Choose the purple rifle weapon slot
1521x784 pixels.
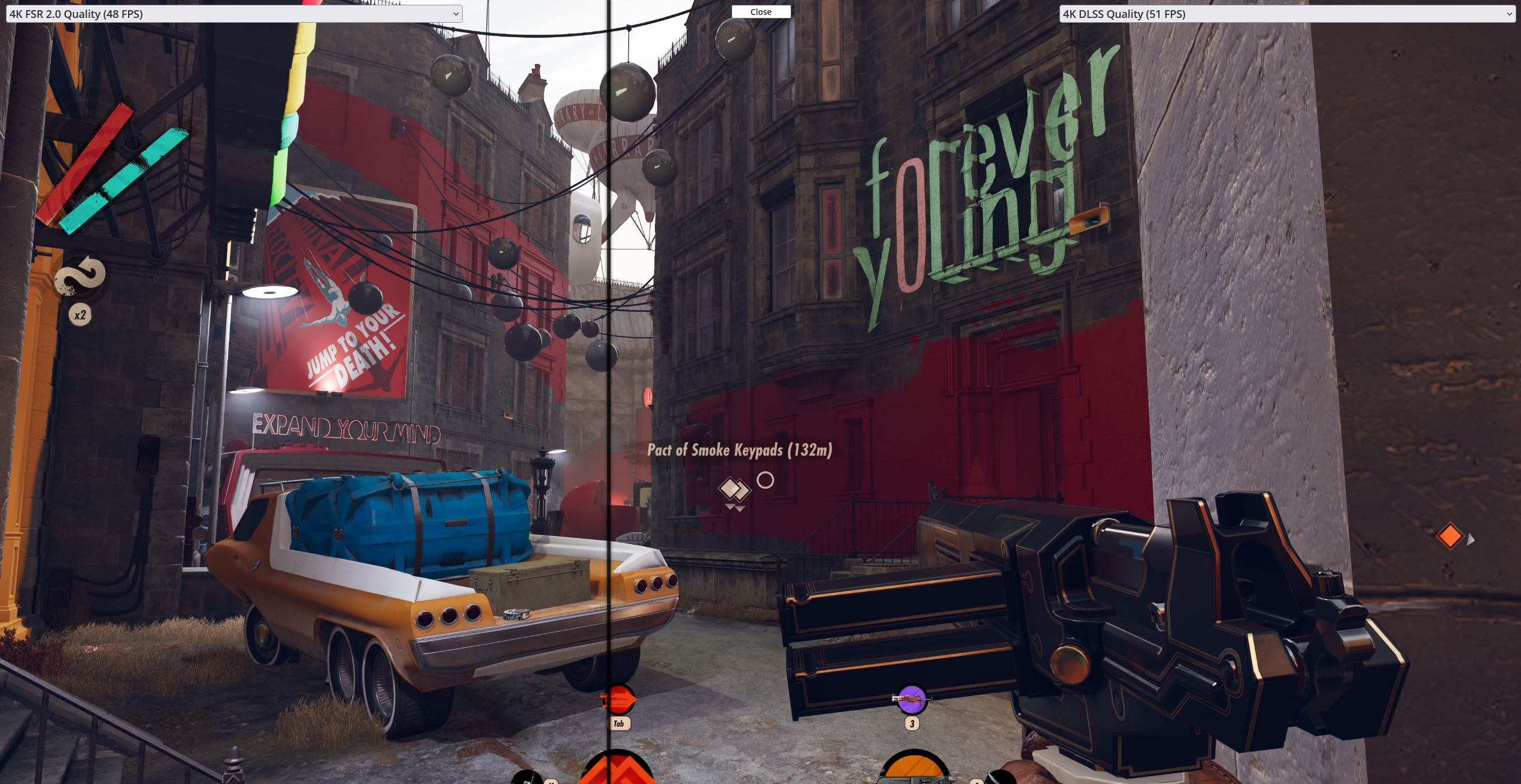coord(911,699)
